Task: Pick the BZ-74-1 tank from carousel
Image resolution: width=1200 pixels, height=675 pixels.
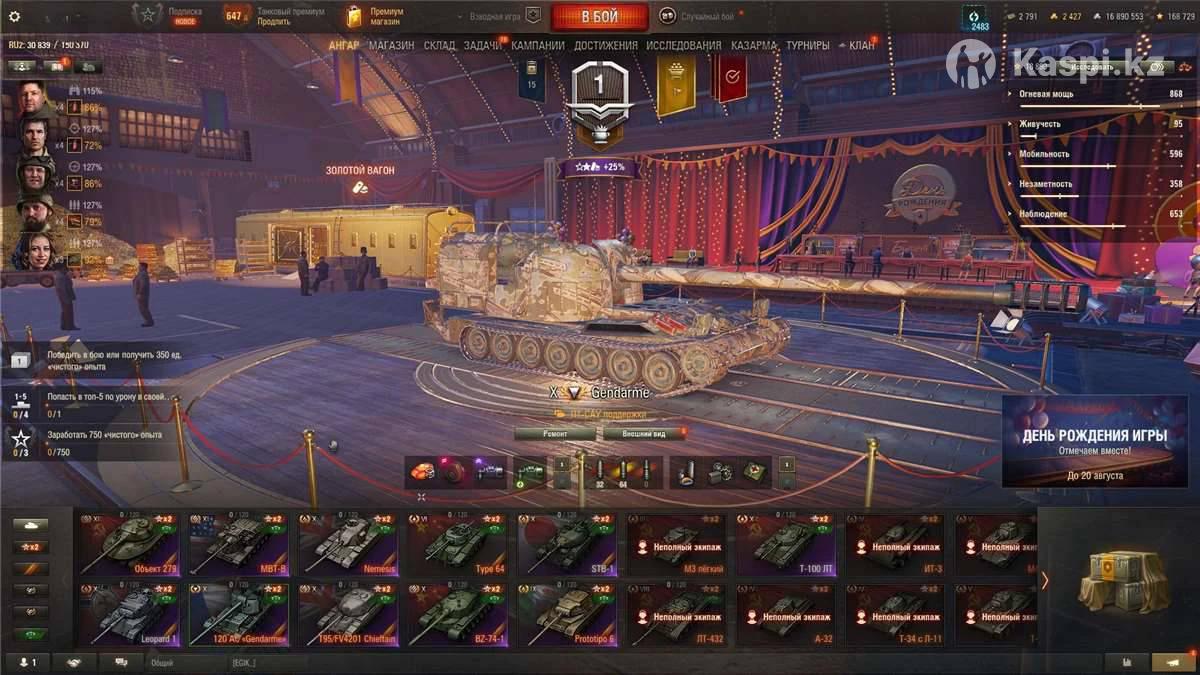Action: [457, 614]
